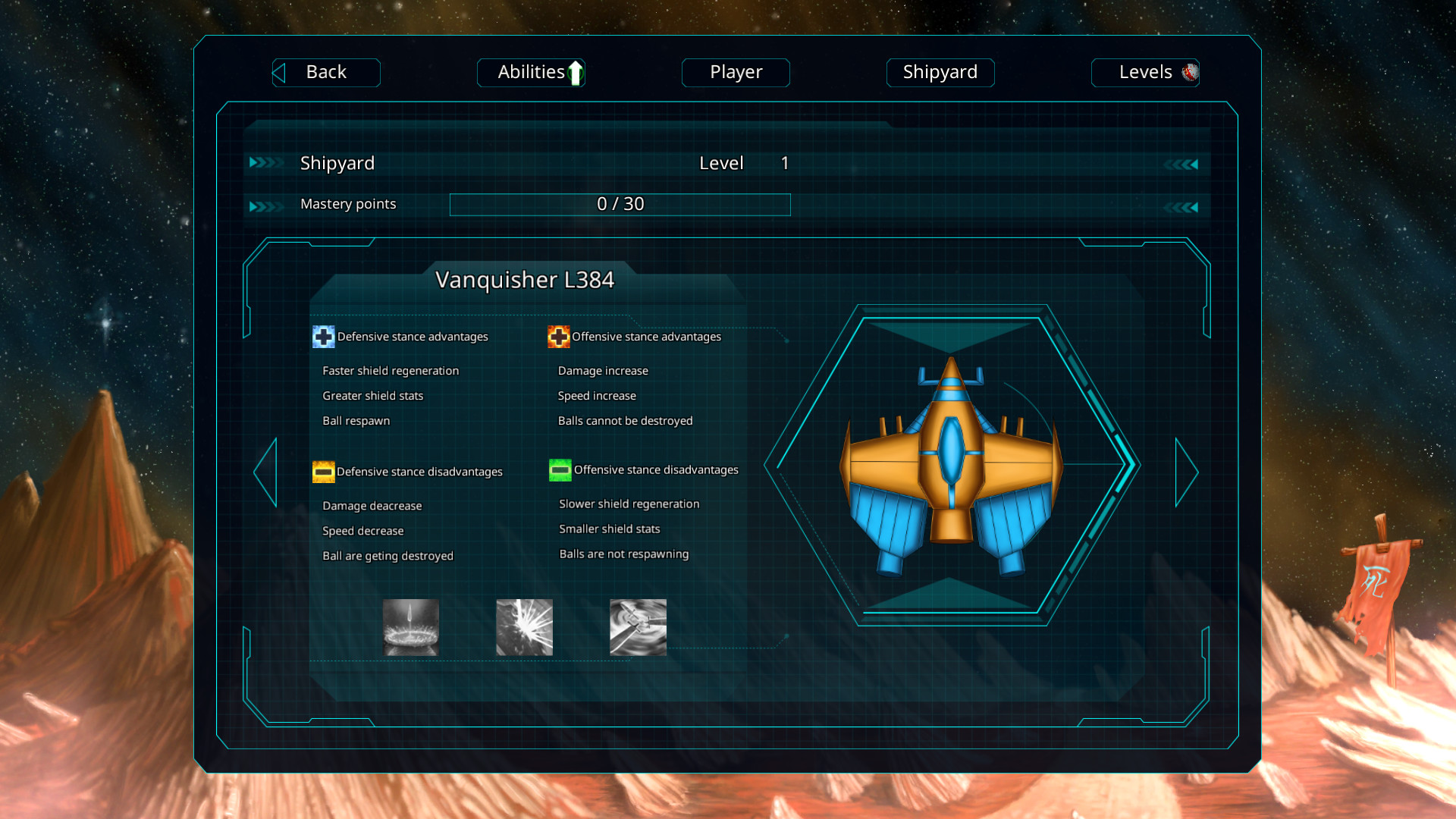Toggle the Damage increase advantage

(602, 371)
